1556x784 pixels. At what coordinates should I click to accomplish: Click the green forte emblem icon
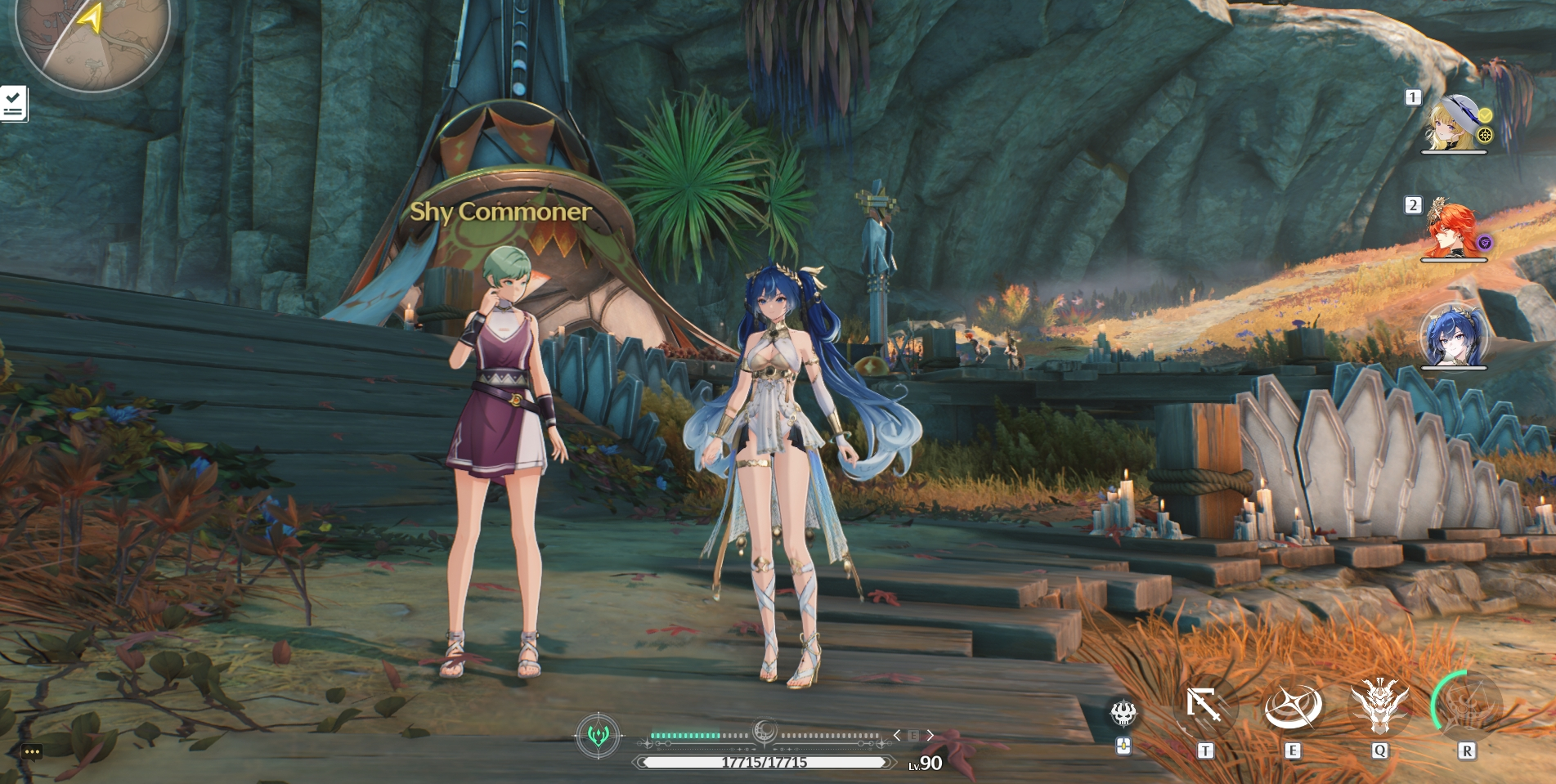coord(599,736)
